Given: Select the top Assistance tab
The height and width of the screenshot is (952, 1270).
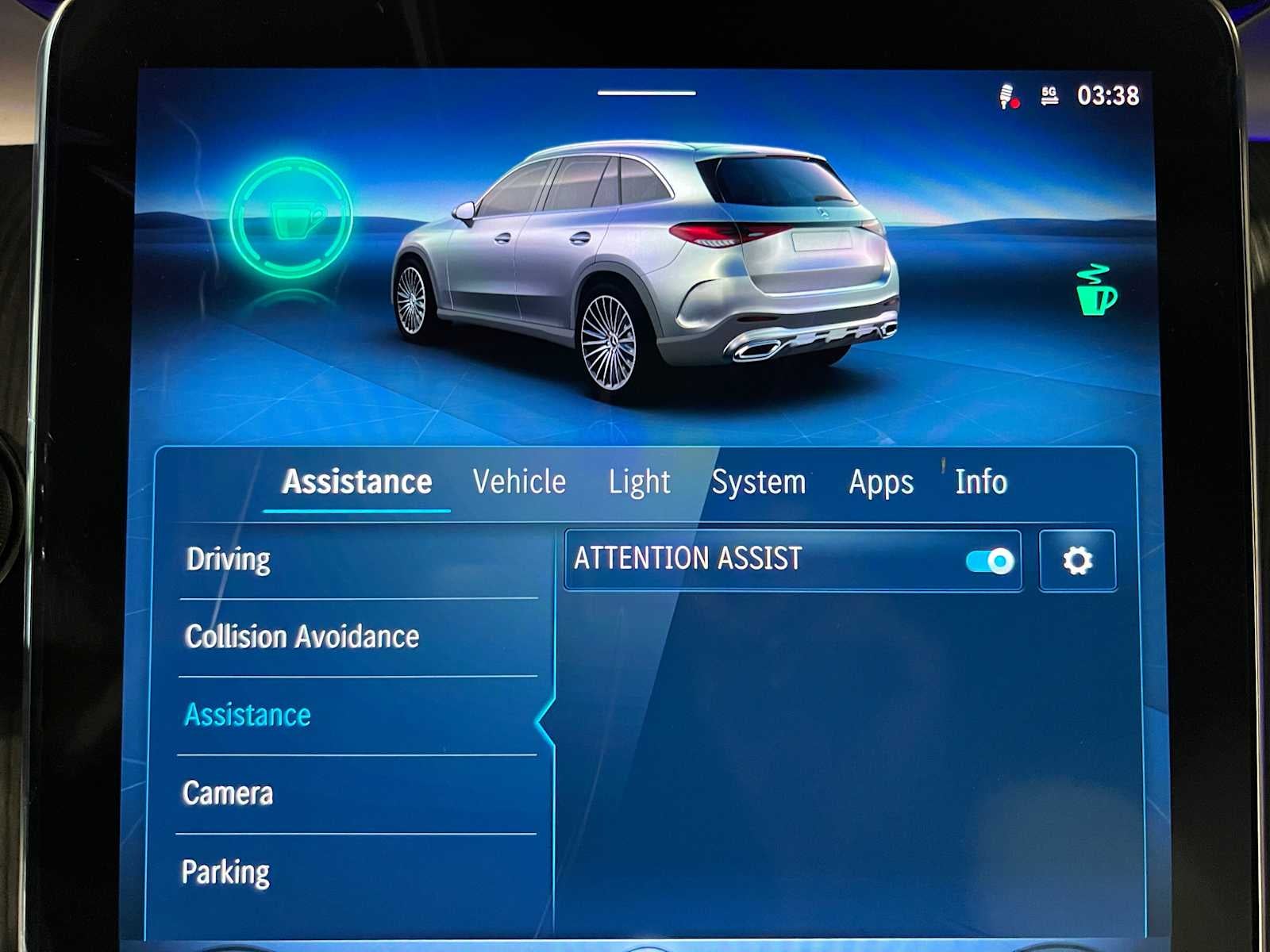Looking at the screenshot, I should click(x=357, y=482).
